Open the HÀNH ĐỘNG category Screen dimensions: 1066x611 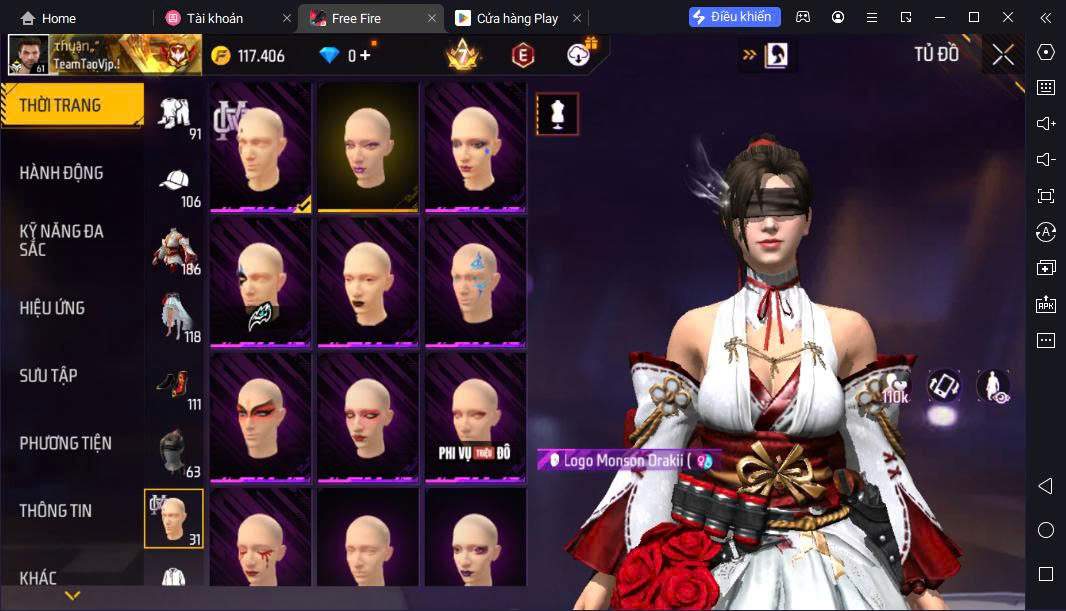click(x=62, y=173)
